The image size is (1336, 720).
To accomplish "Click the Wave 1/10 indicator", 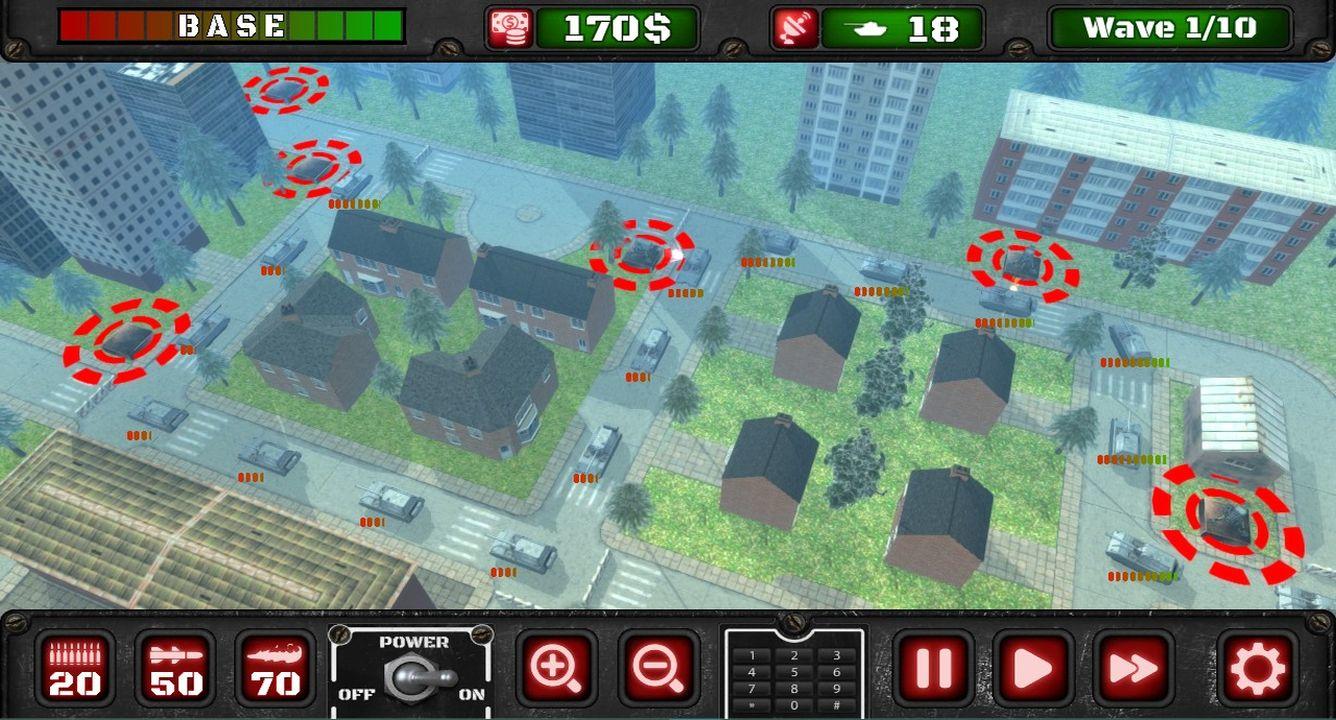I will tap(1171, 27).
